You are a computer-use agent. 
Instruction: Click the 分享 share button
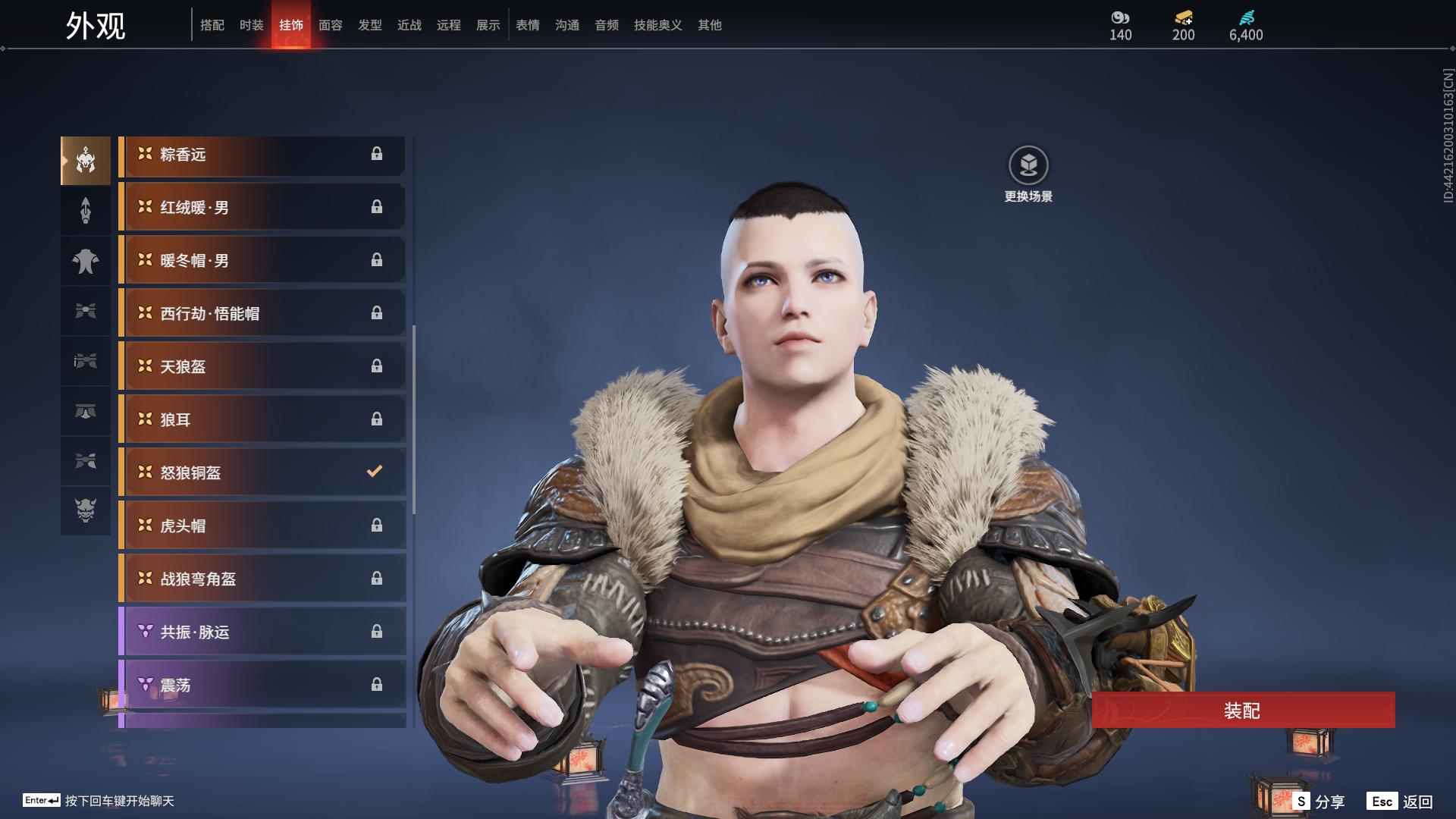click(1319, 801)
